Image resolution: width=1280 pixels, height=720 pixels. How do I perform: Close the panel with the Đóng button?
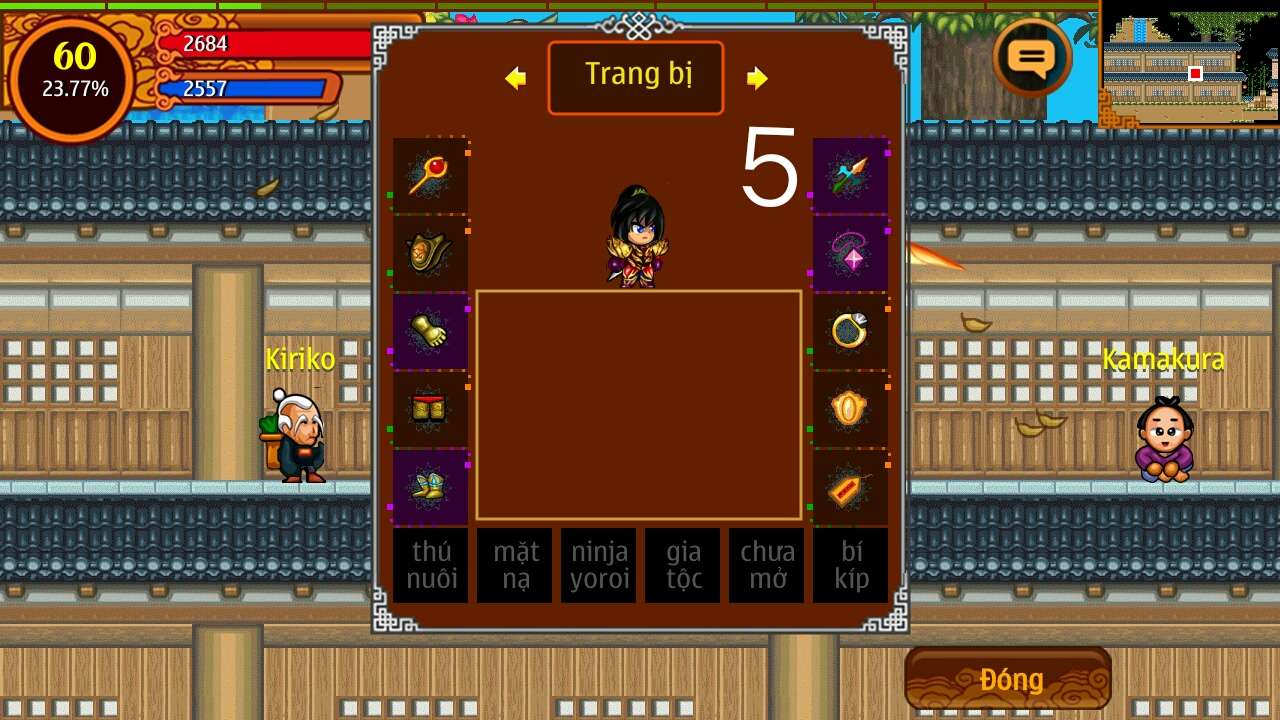point(1008,679)
